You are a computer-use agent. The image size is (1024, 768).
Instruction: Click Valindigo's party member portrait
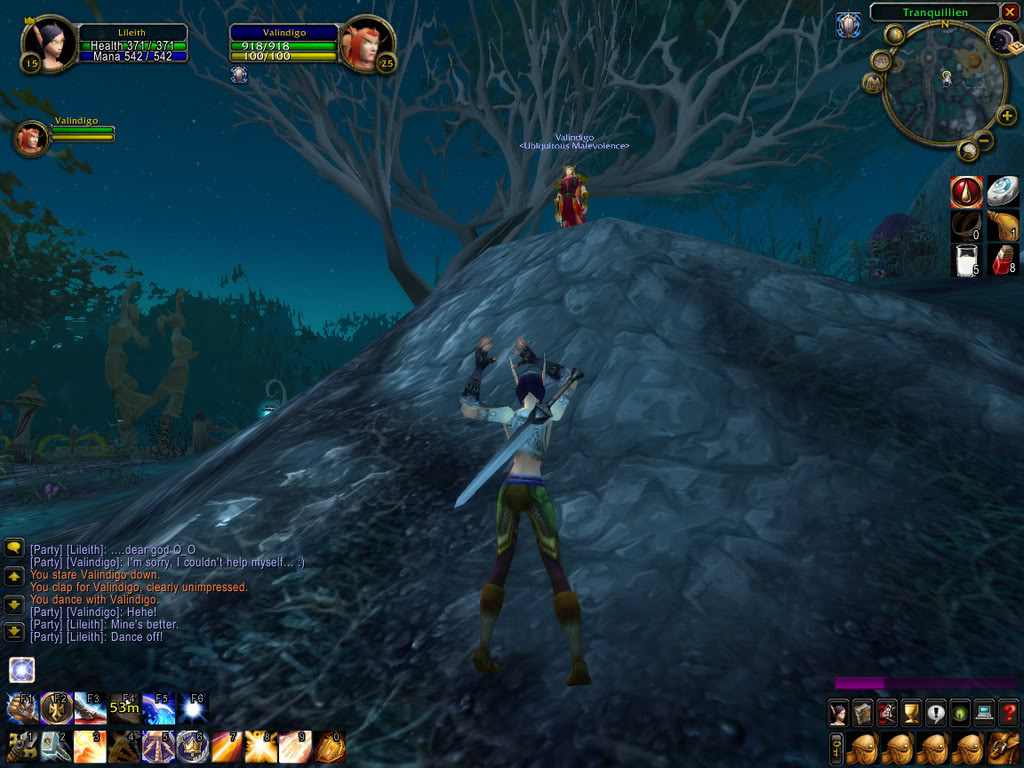tap(30, 139)
